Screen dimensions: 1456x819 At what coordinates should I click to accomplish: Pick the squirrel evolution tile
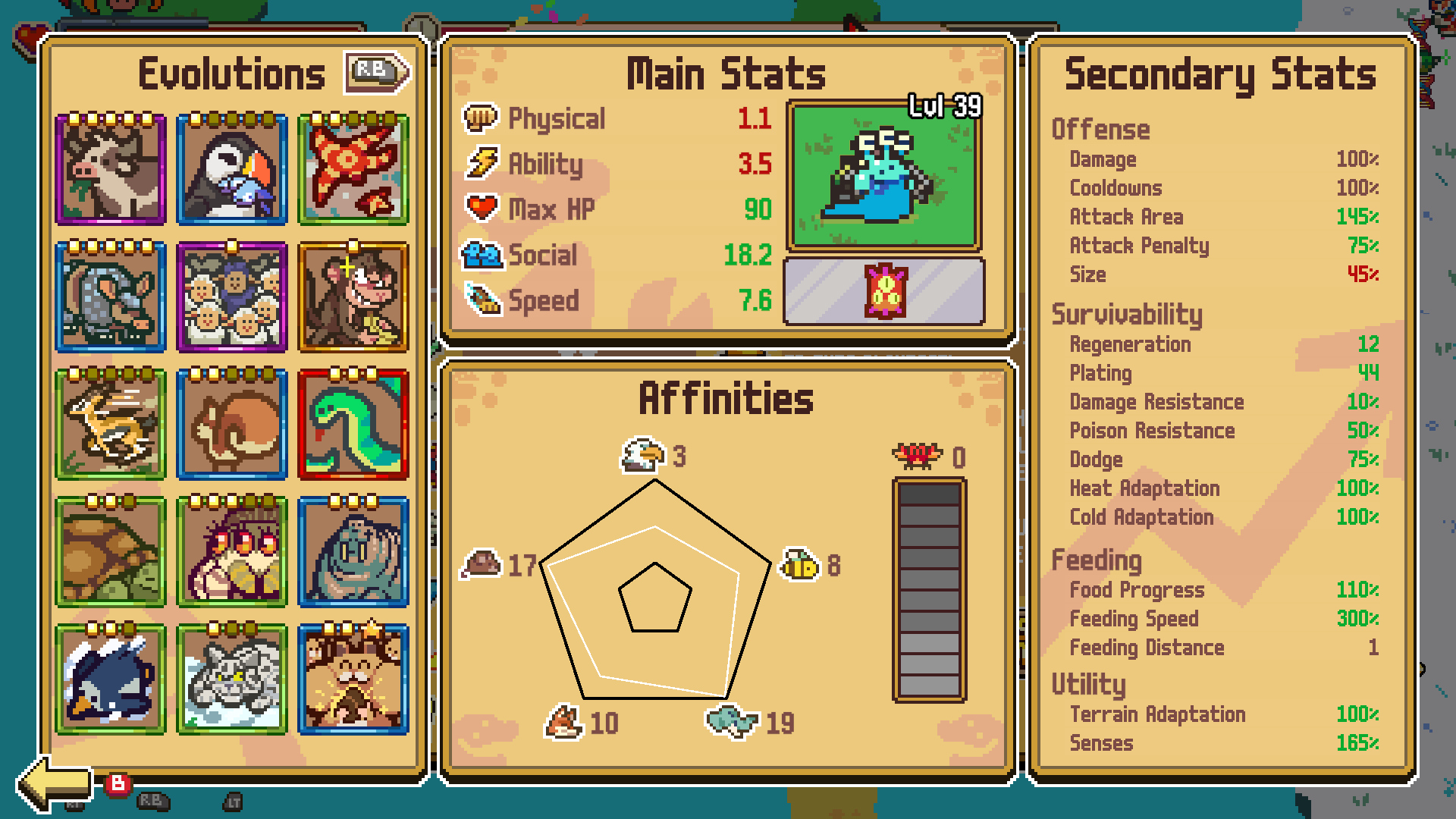coord(232,425)
